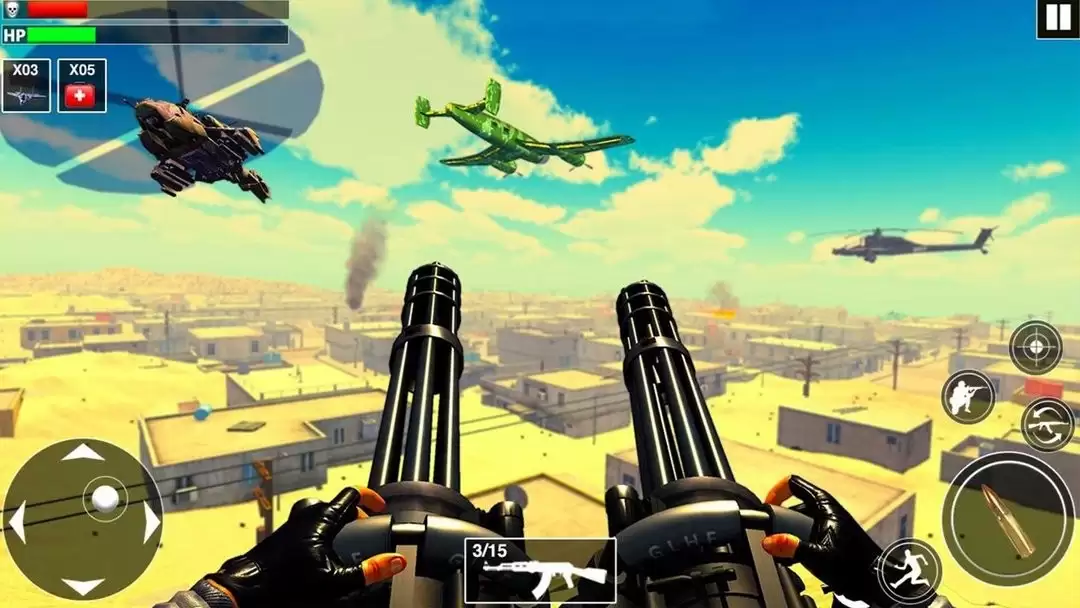The width and height of the screenshot is (1080, 608).
Task: Tap the crosshair aim button
Action: 1035,347
